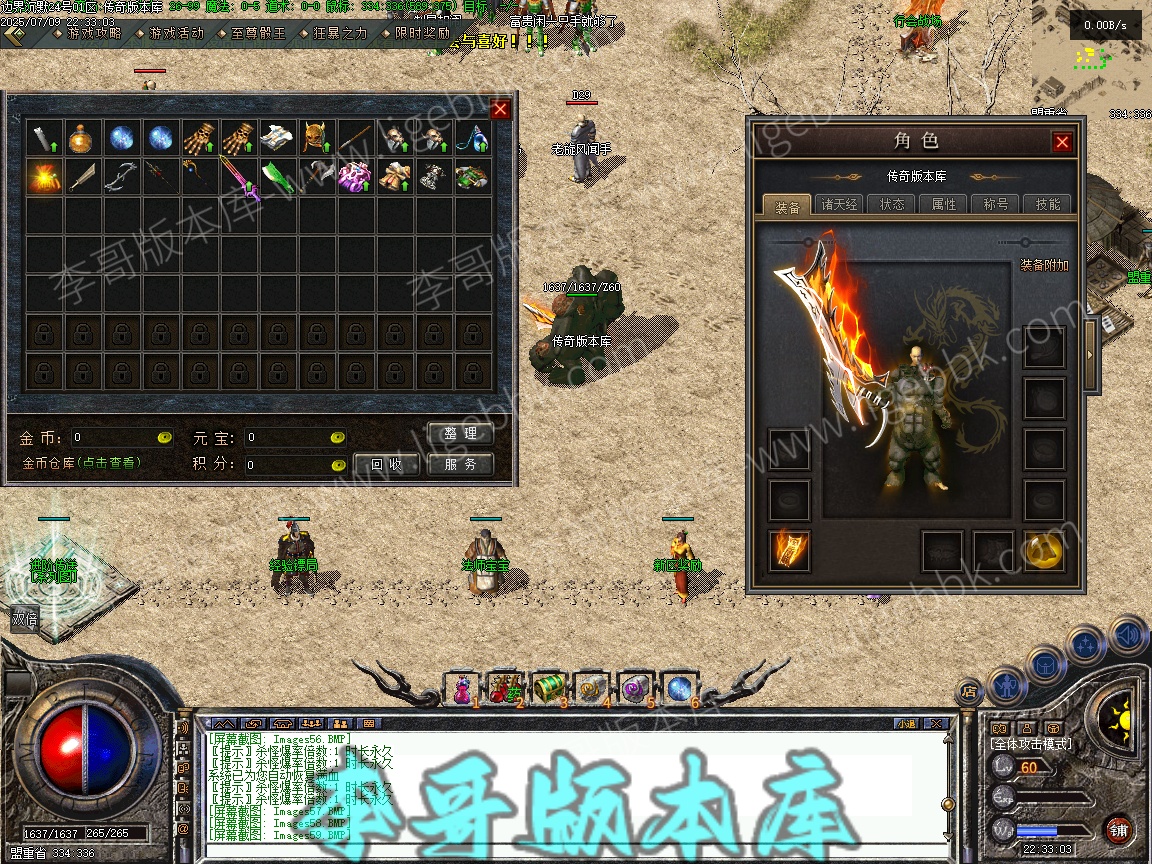Image resolution: width=1152 pixels, height=864 pixels.
Task: Open the 金币仓库 gold warehouse link
Action: tap(81, 463)
